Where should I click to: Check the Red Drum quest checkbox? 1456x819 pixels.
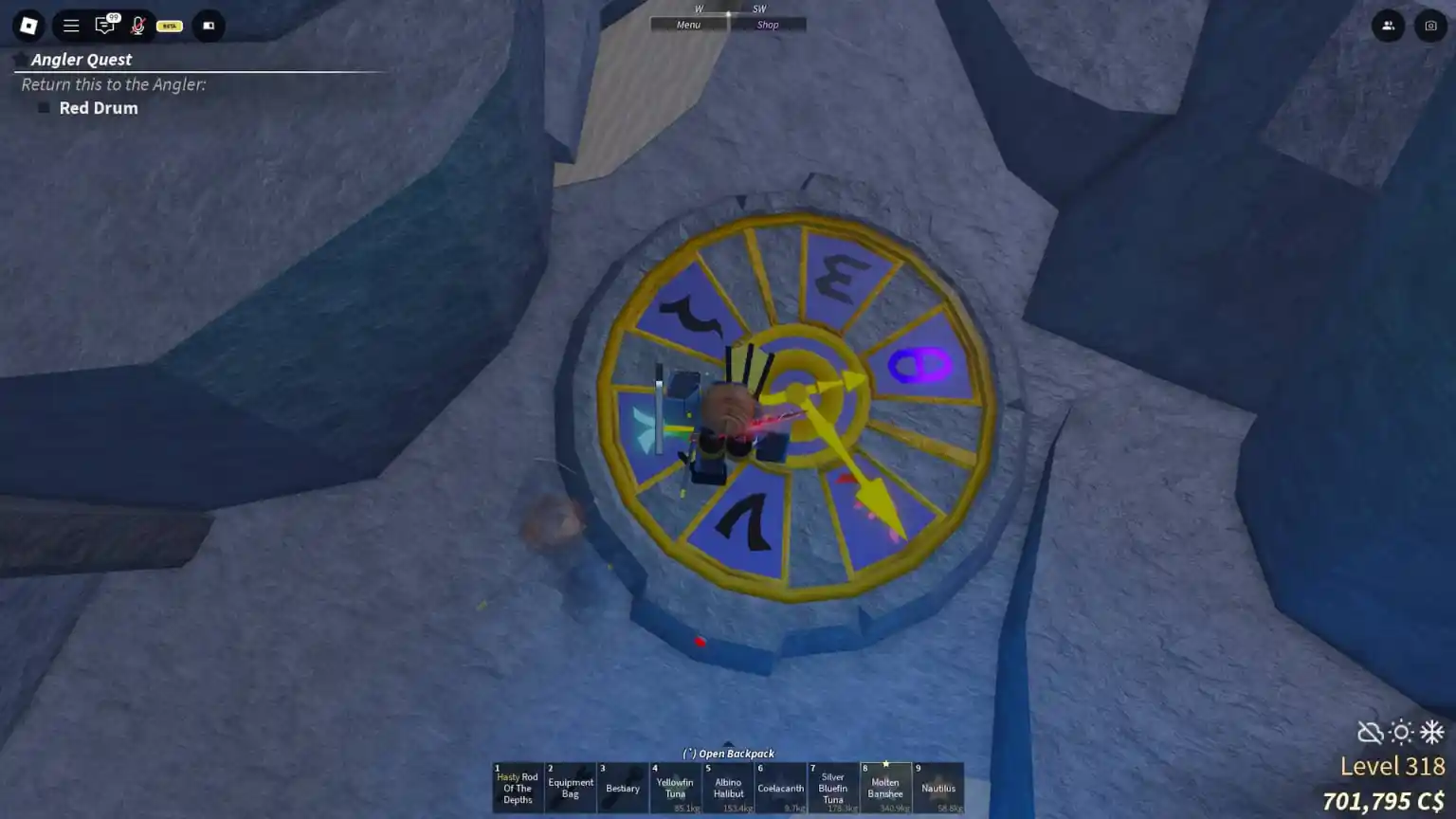43,107
